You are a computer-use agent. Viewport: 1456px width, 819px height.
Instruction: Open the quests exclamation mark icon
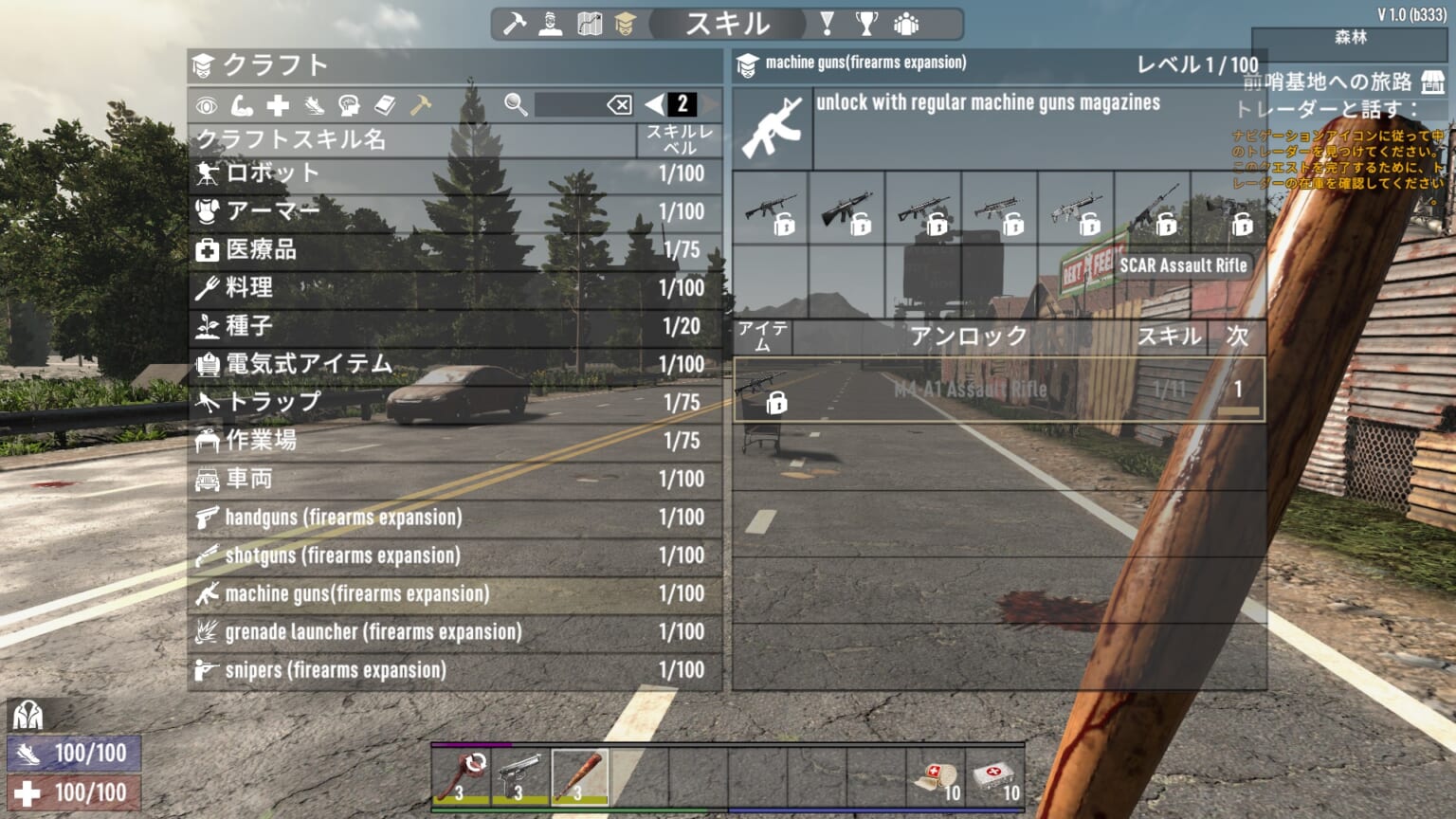point(828,22)
